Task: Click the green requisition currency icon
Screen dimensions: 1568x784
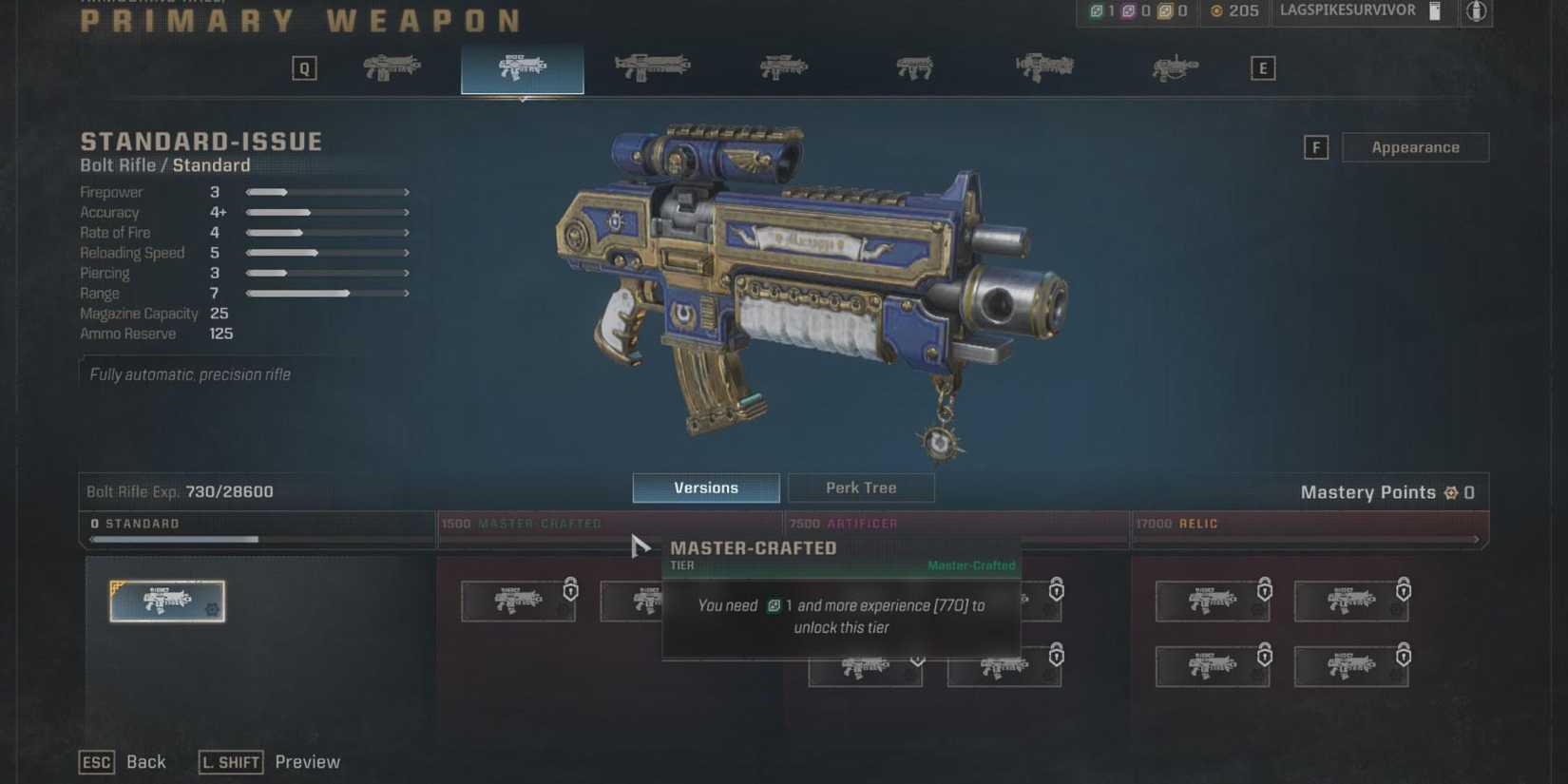Action: [1095, 12]
